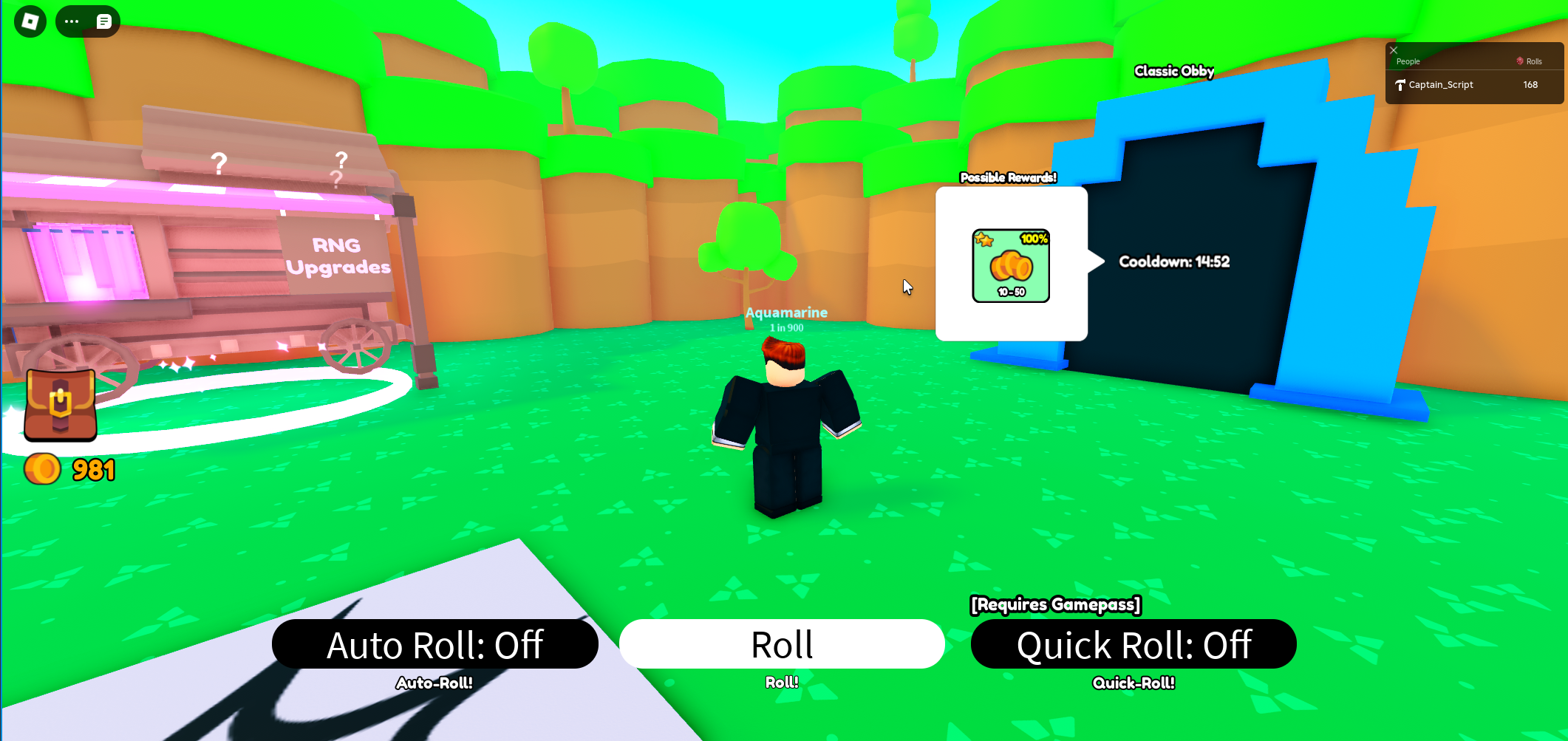Click the Captain_Script leaderboard entry
This screenshot has width=1568, height=741.
[x=1441, y=85]
